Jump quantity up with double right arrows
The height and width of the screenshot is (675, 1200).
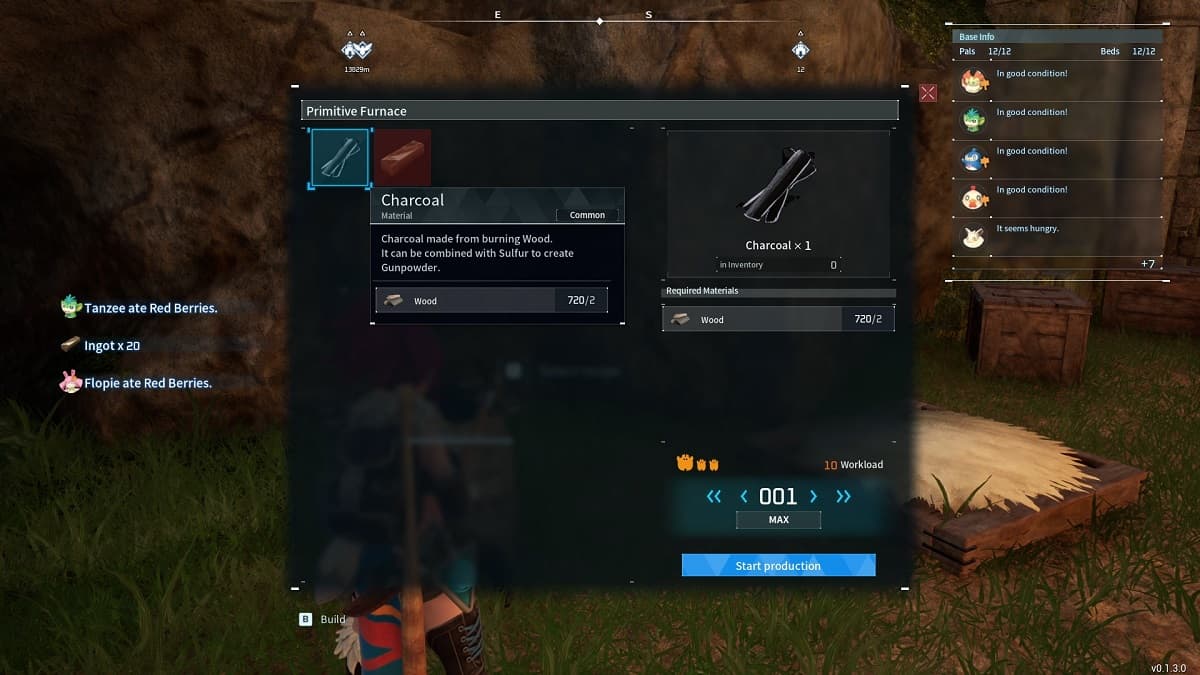(x=843, y=496)
